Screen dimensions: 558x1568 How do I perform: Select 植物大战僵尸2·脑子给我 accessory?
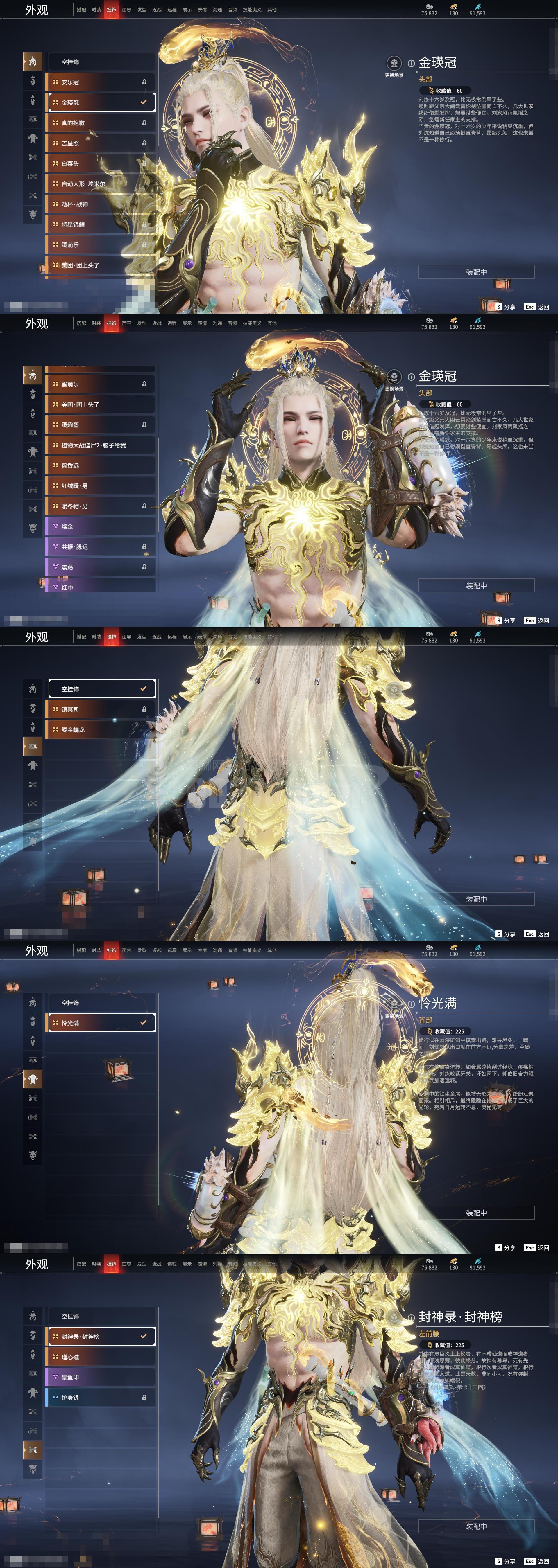pos(101,445)
